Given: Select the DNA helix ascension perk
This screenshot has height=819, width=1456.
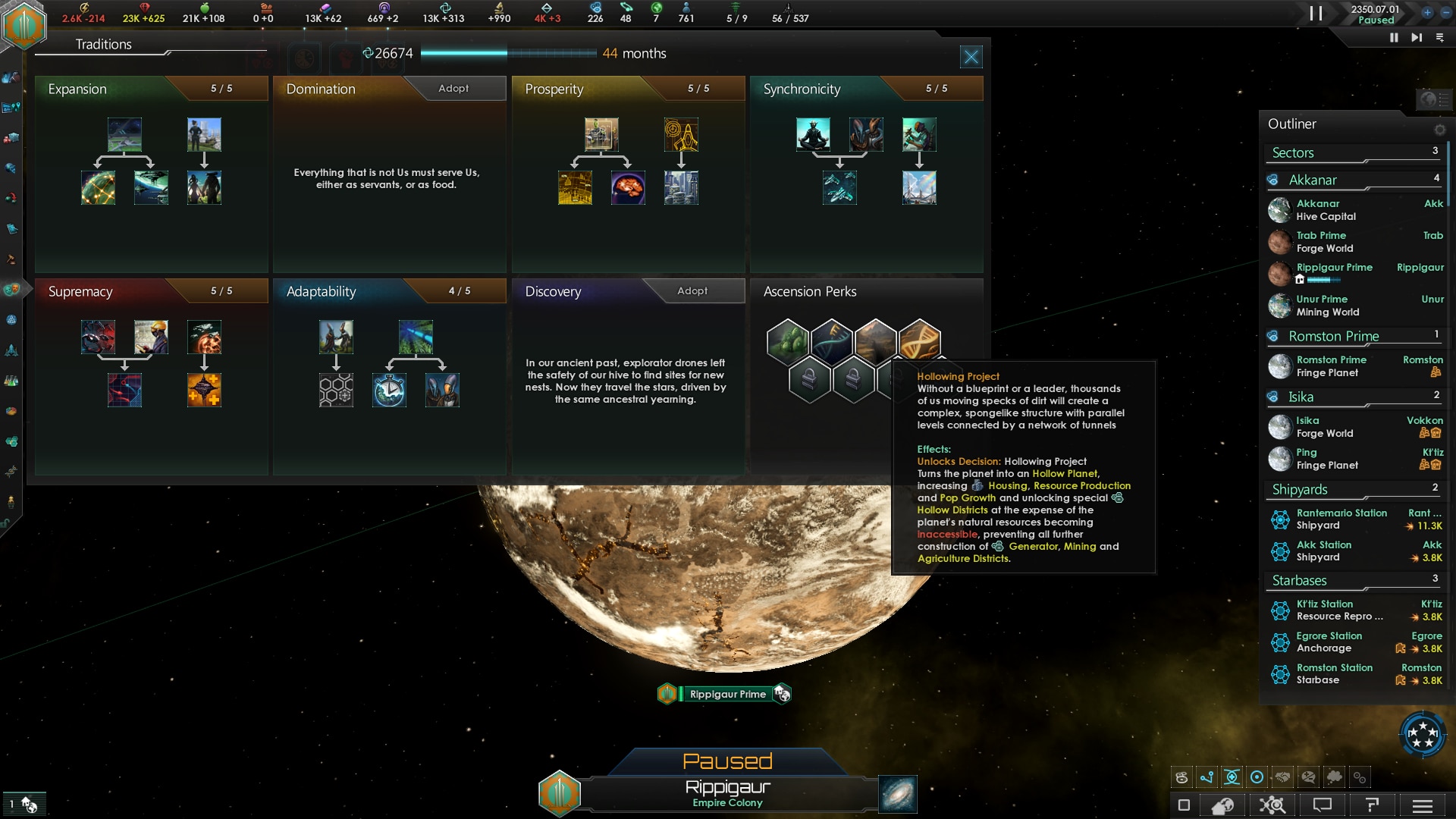Looking at the screenshot, I should point(919,340).
